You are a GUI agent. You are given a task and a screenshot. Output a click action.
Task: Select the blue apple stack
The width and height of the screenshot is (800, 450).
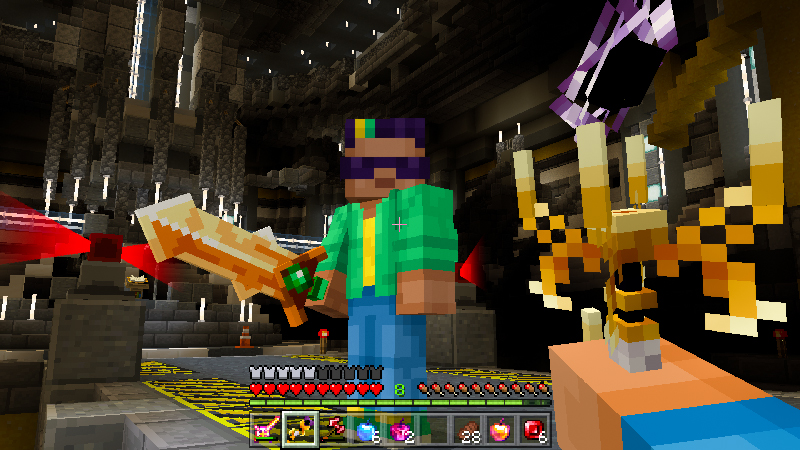(367, 429)
